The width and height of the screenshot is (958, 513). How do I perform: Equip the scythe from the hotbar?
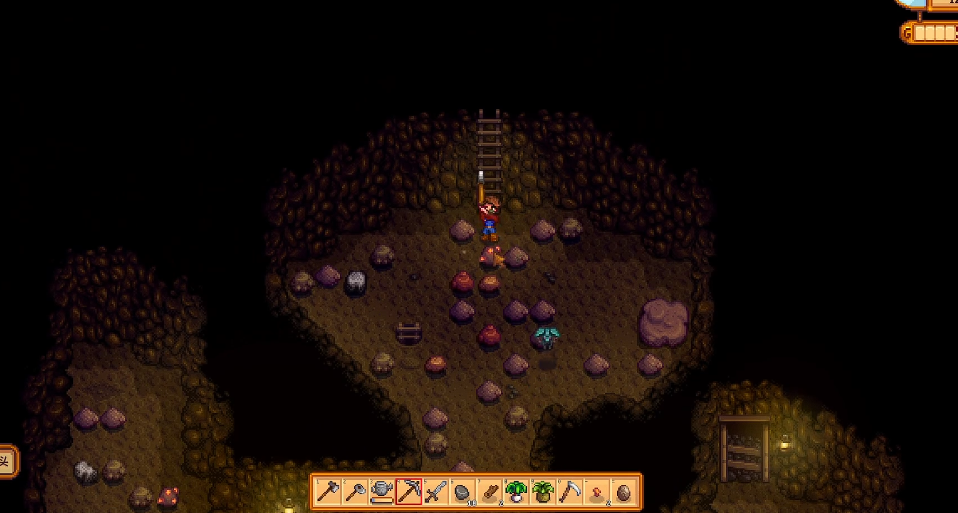click(x=570, y=491)
